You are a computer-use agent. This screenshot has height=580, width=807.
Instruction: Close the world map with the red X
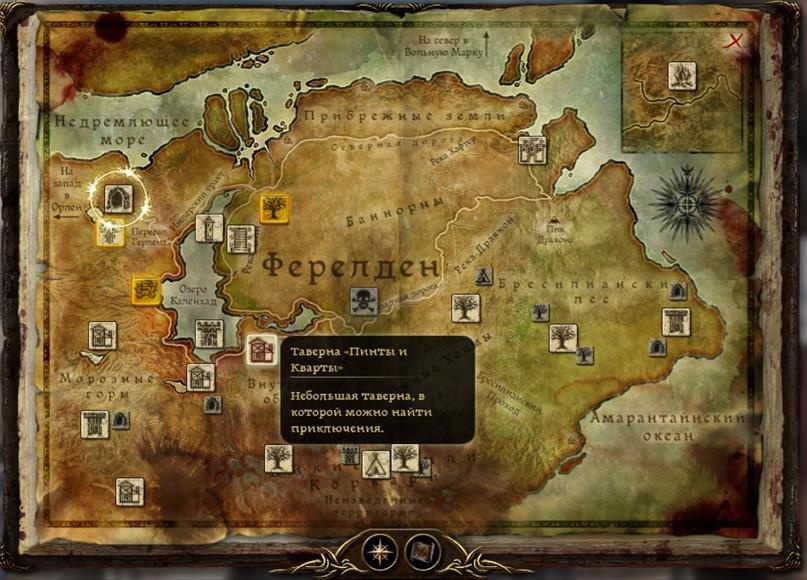pos(737,41)
